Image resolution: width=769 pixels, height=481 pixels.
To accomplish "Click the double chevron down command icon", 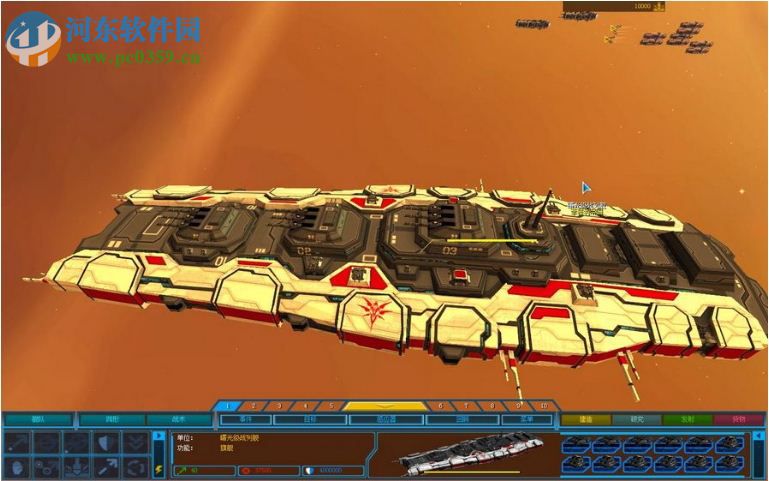I will (x=135, y=442).
